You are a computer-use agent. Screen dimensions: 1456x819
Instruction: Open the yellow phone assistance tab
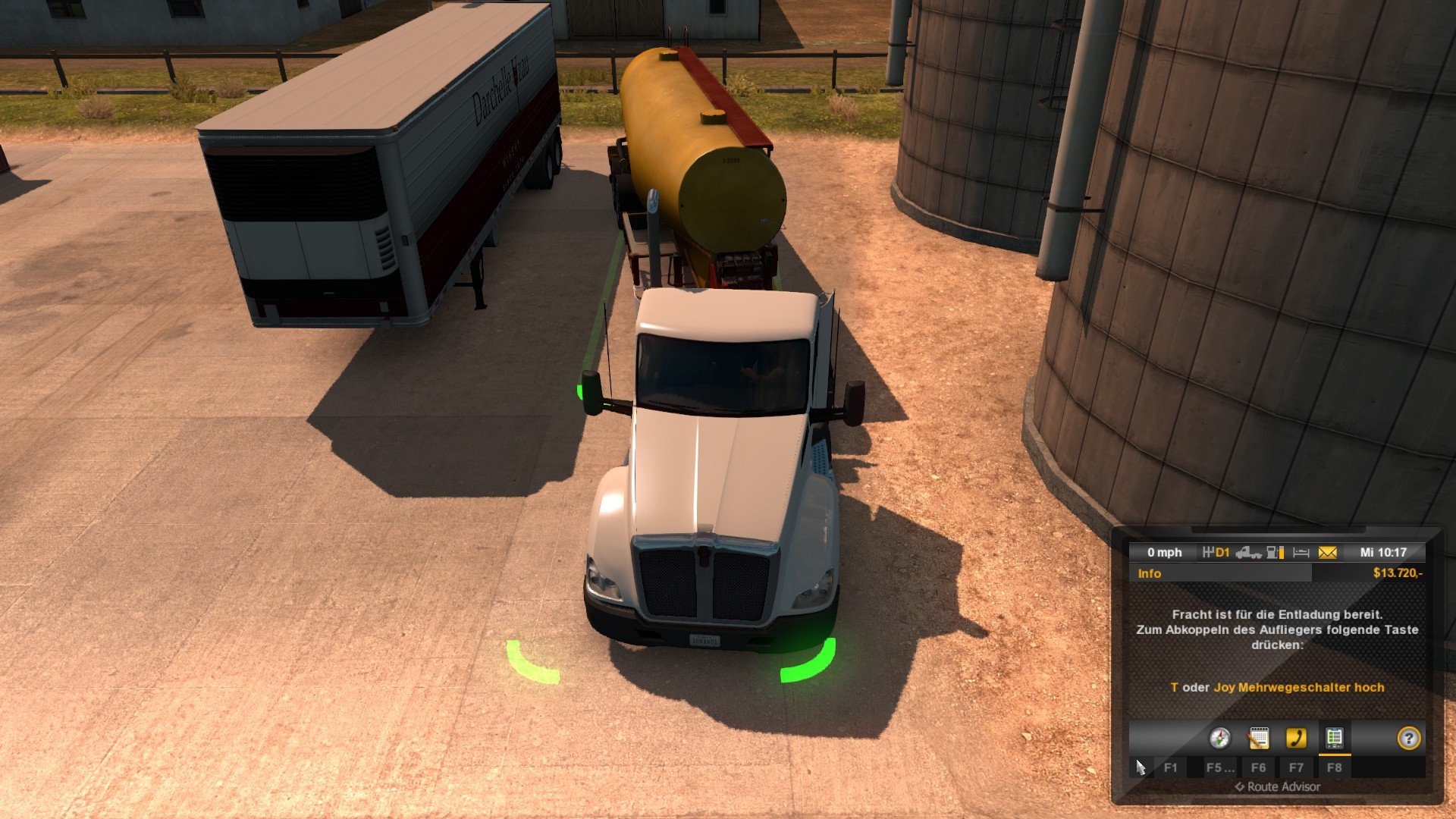[x=1296, y=738]
